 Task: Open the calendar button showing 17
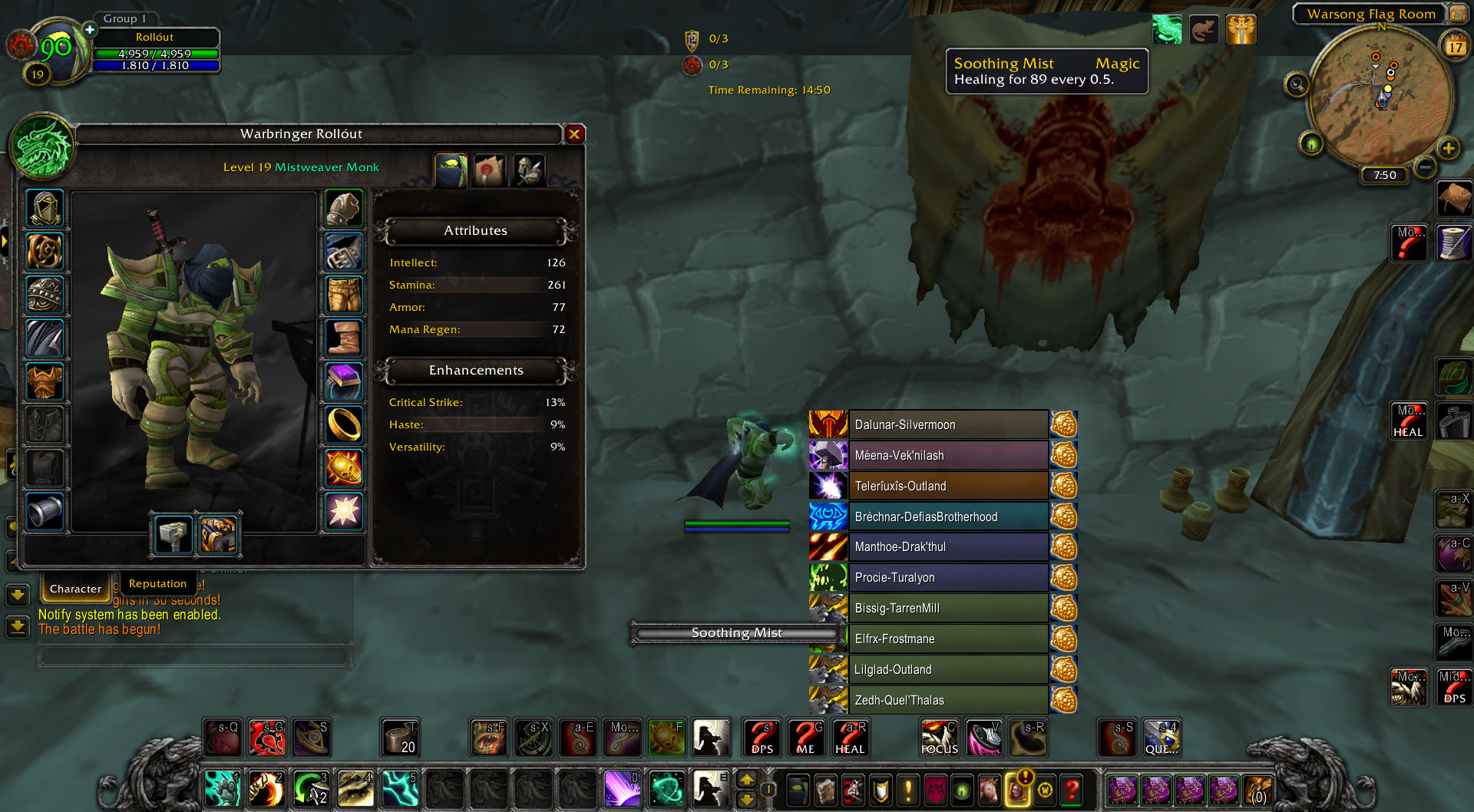point(1455,47)
